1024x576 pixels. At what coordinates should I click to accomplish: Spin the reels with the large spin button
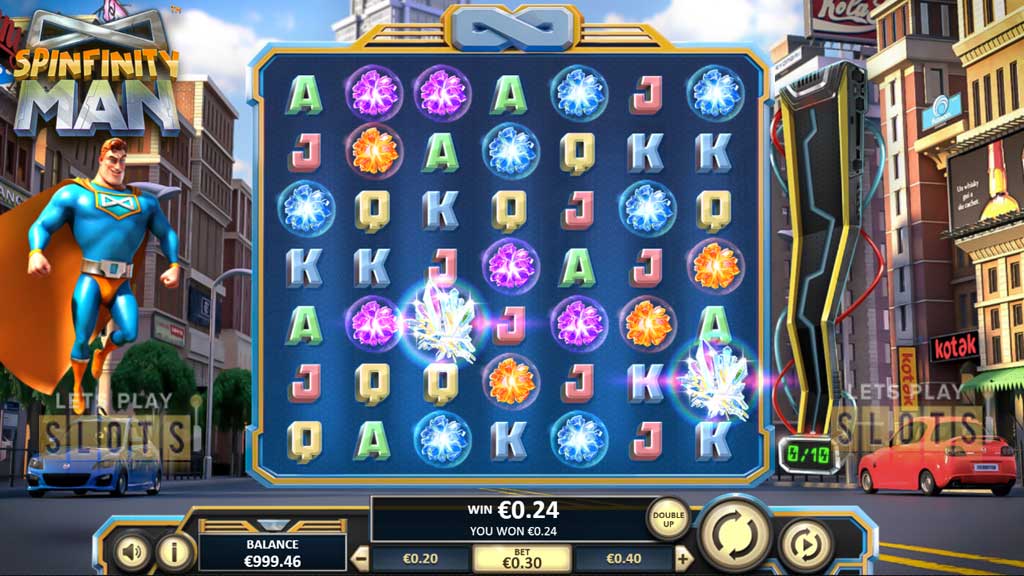pos(735,533)
